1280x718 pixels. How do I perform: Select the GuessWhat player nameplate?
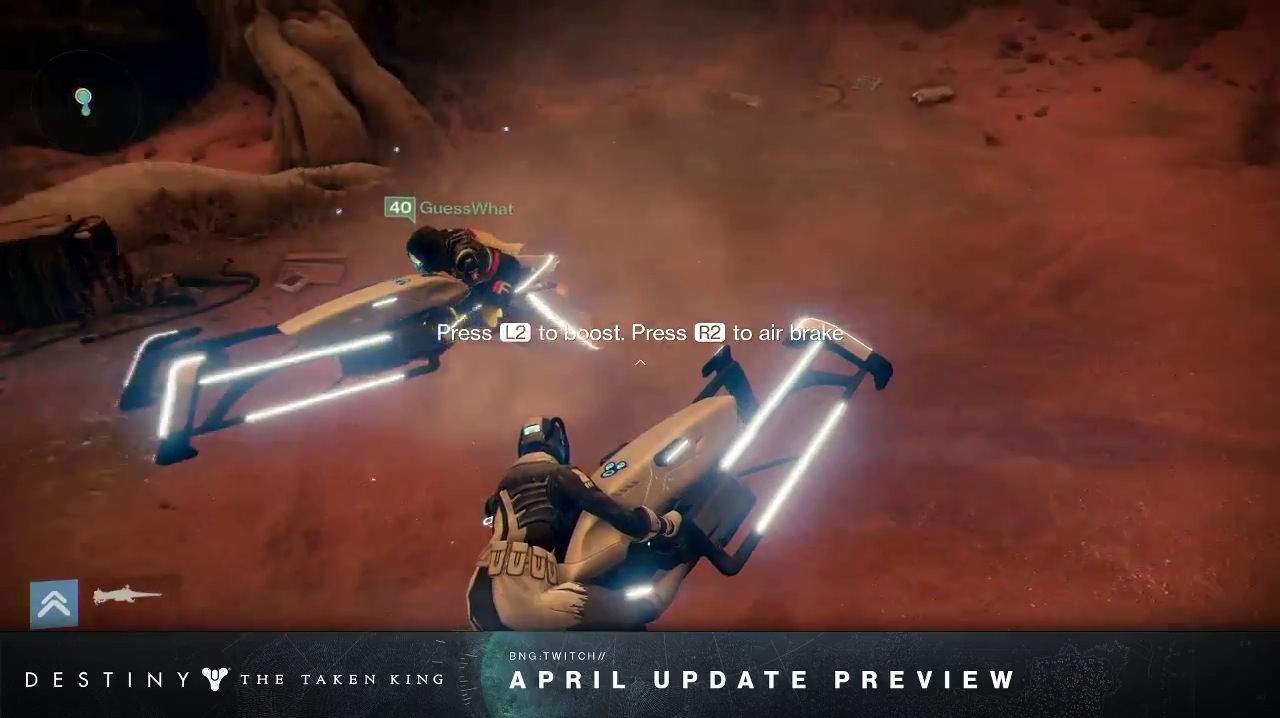[x=449, y=208]
